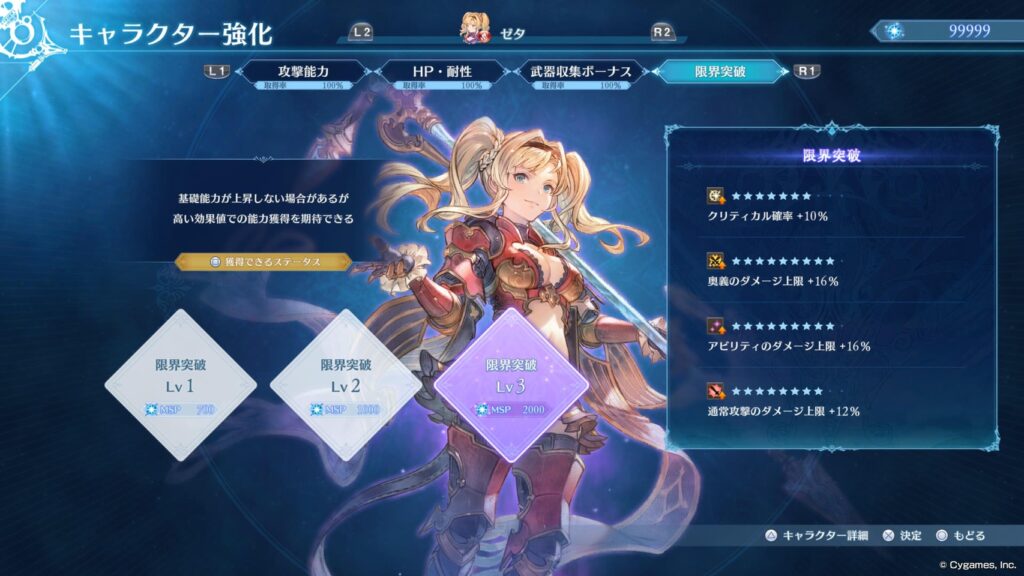Choose the 限界突破 tab

(719, 72)
